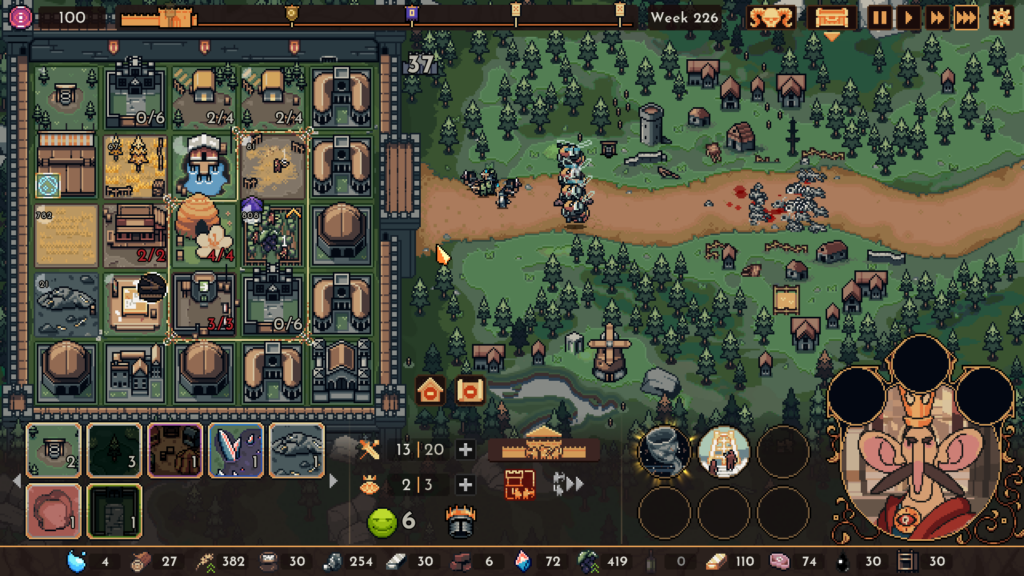
Task: Set game speed to normal play
Action: coord(908,17)
